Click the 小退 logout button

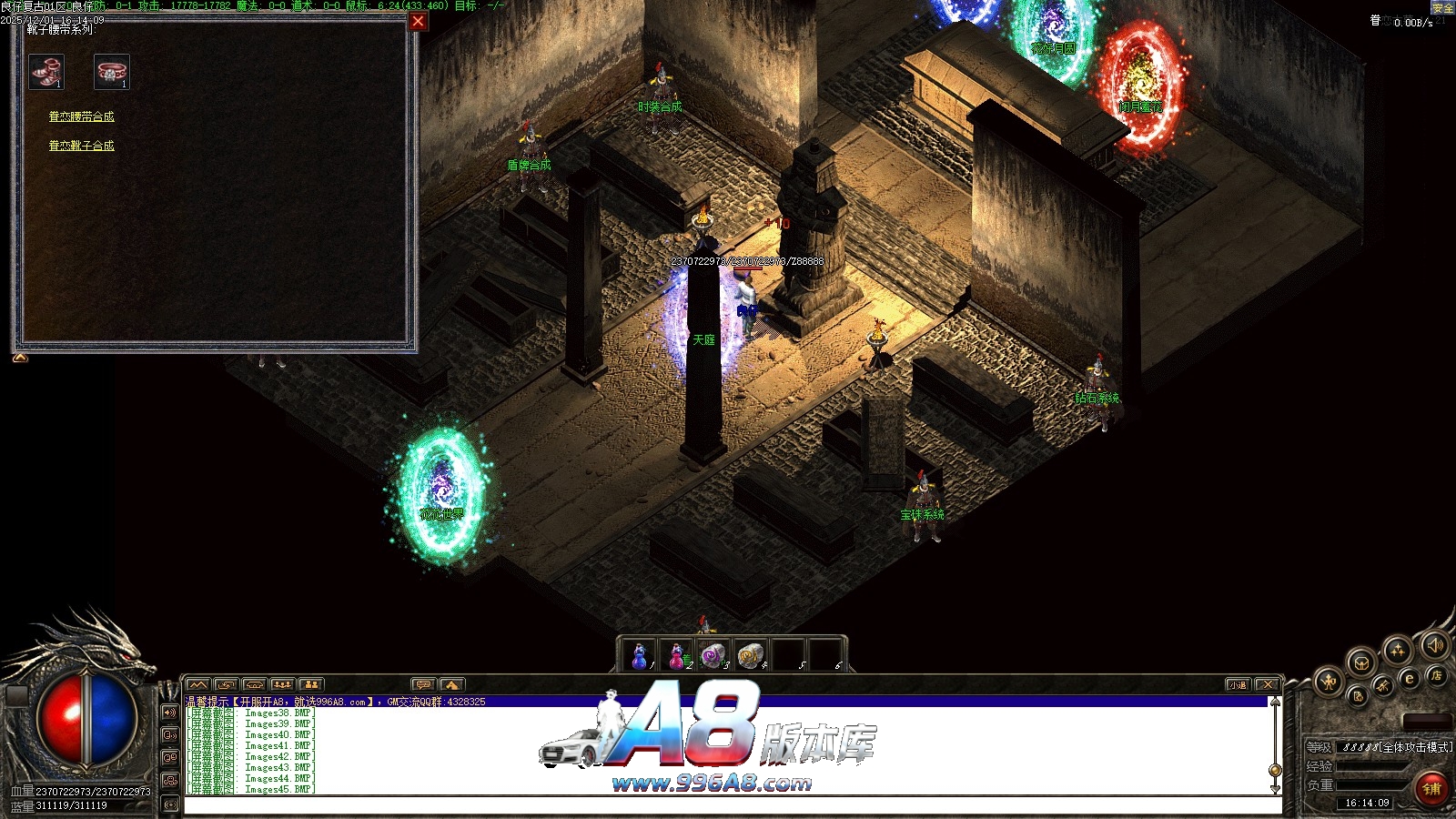(1238, 684)
